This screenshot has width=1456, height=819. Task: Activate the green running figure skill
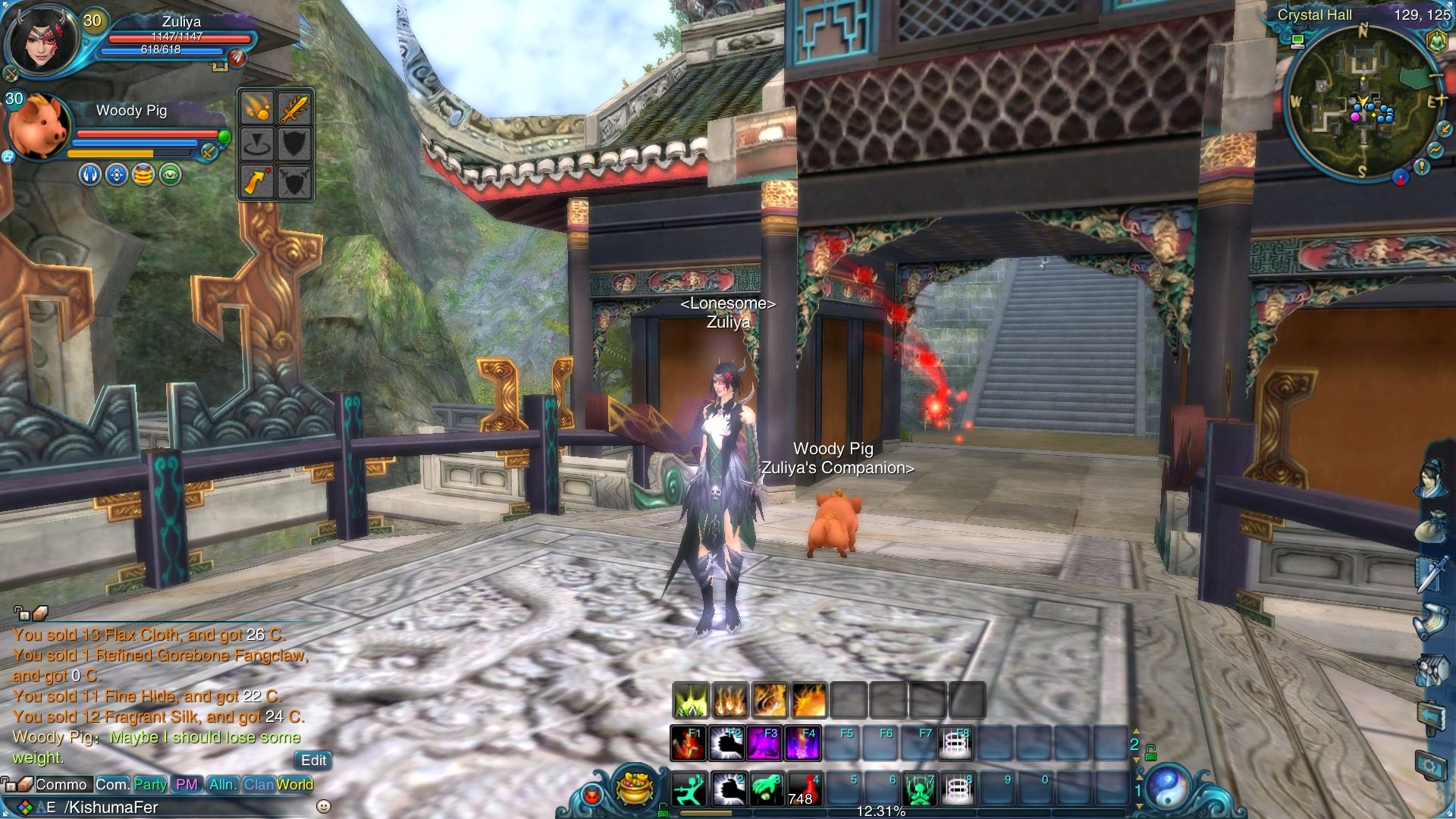click(x=689, y=789)
